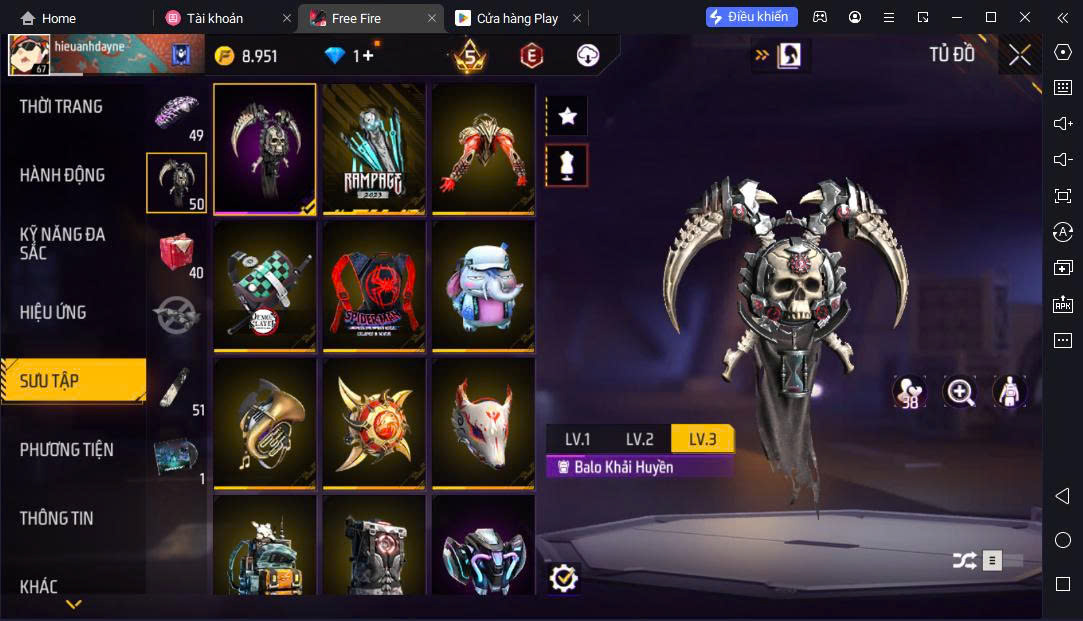The width and height of the screenshot is (1083, 621).
Task: Toggle the star favorites filter
Action: [568, 117]
